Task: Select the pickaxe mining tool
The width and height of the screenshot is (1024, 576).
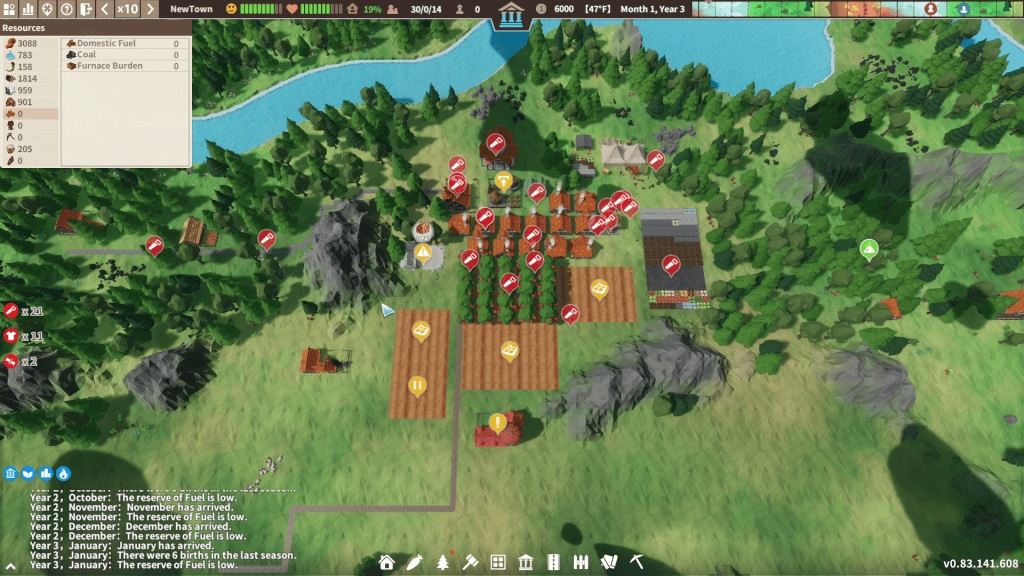Action: click(x=634, y=562)
